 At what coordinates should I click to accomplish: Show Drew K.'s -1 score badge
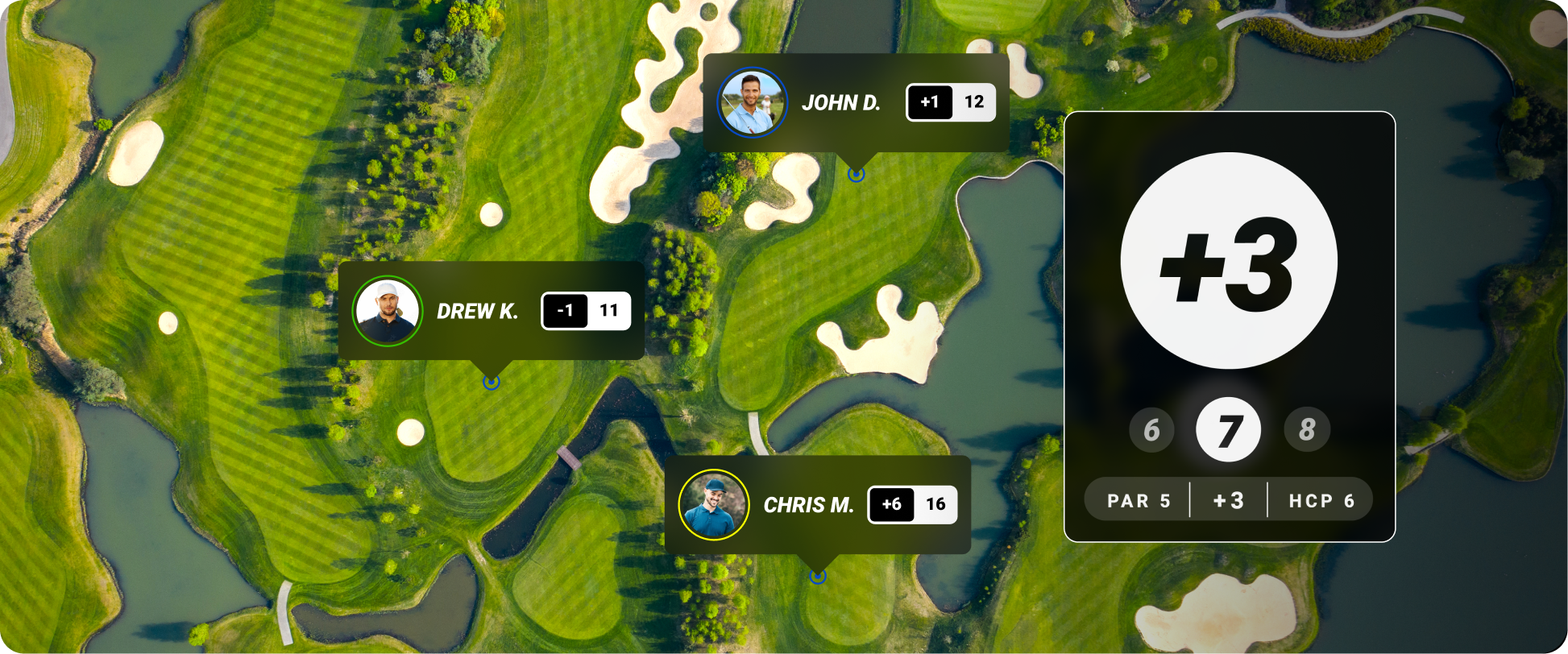(x=565, y=311)
